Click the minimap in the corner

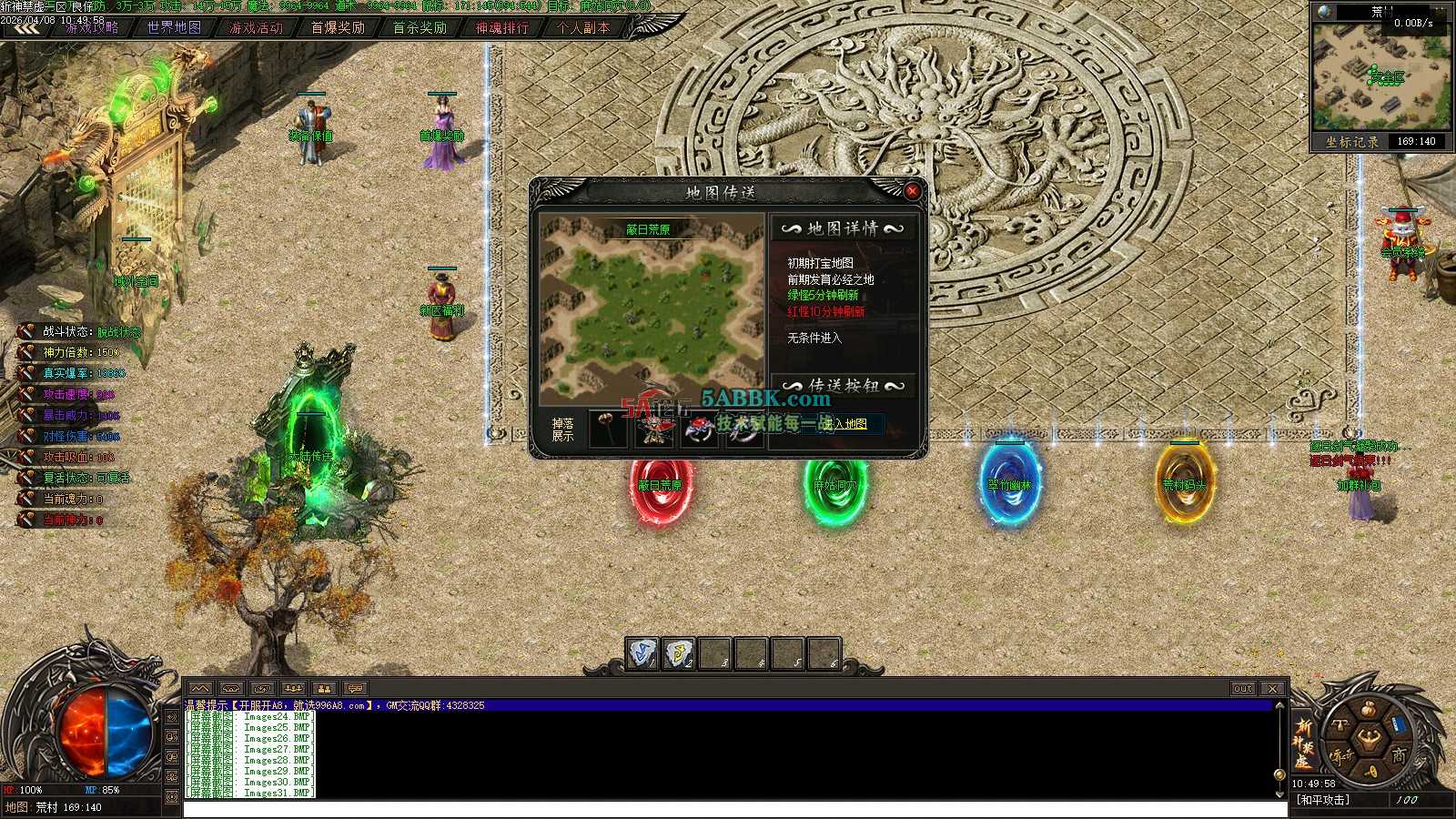tap(1380, 77)
